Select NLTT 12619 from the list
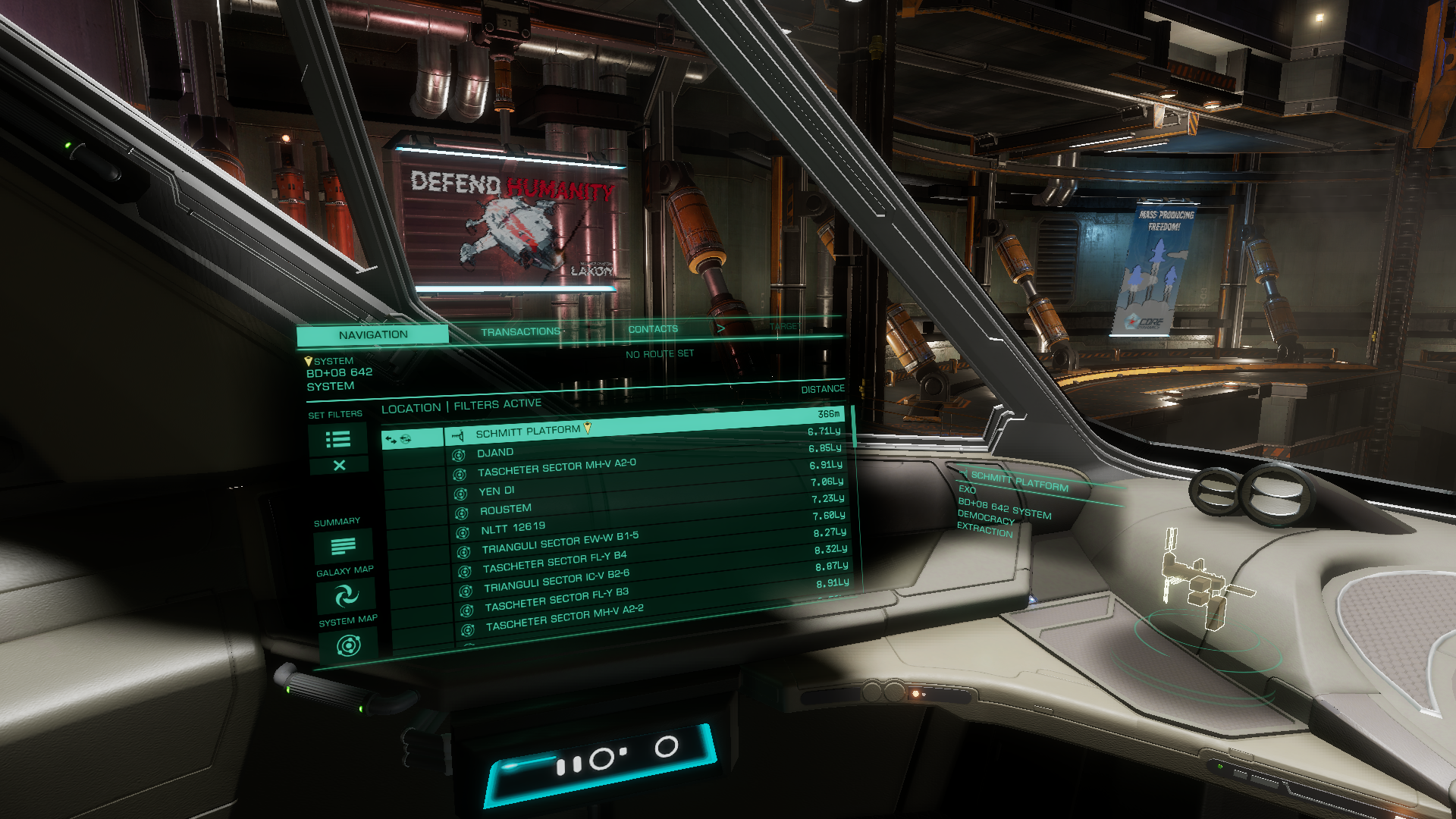The height and width of the screenshot is (819, 1456). (513, 528)
